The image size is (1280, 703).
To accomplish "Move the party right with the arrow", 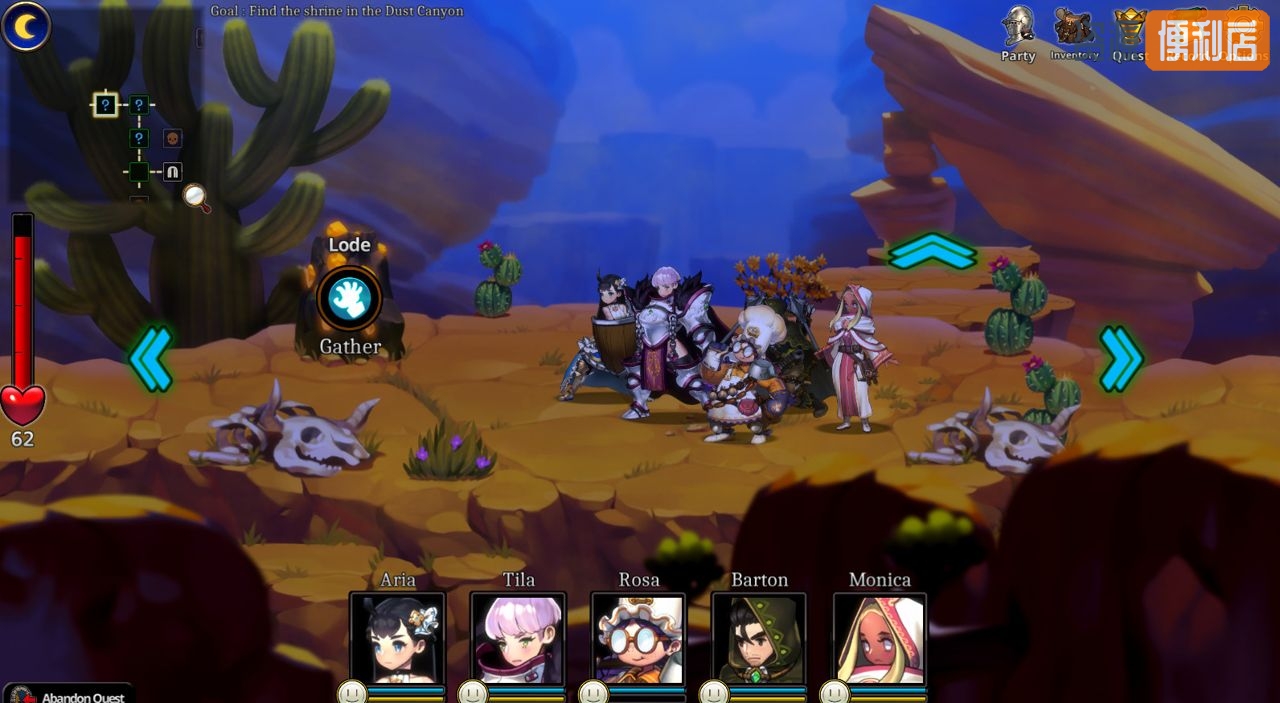I will click(1120, 358).
